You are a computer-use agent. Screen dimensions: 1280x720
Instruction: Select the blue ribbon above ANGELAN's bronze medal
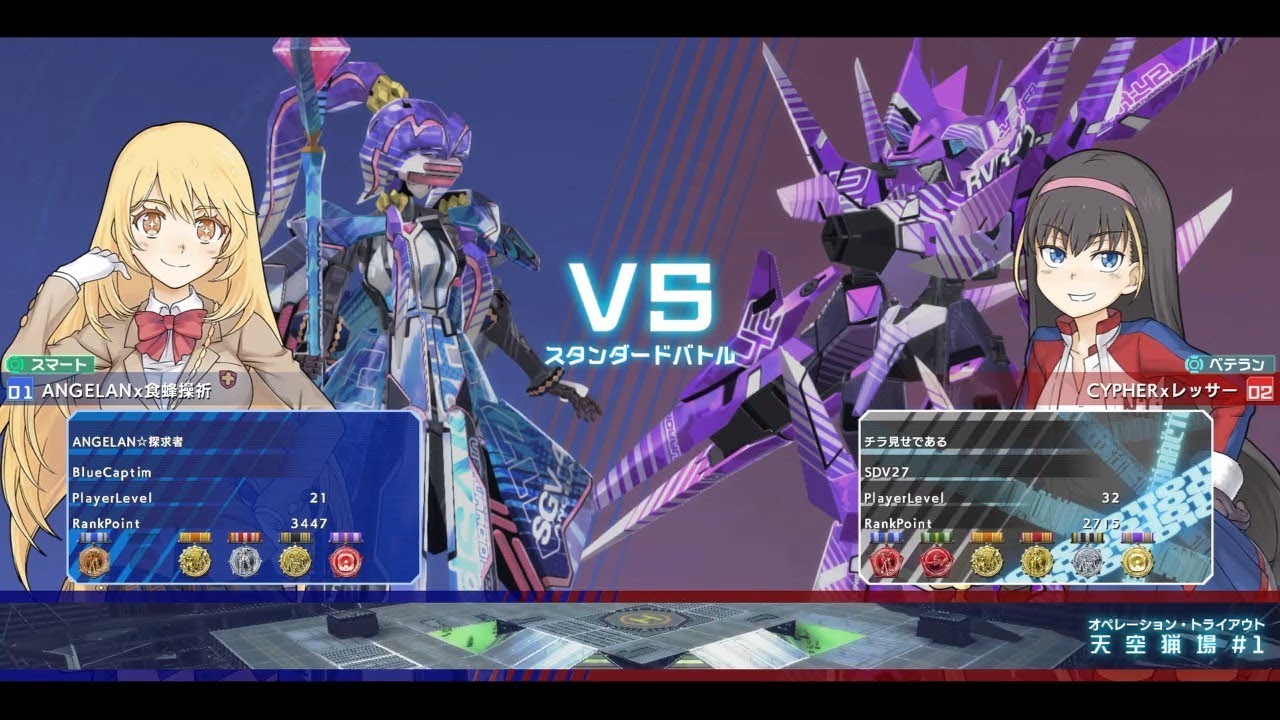(x=95, y=537)
